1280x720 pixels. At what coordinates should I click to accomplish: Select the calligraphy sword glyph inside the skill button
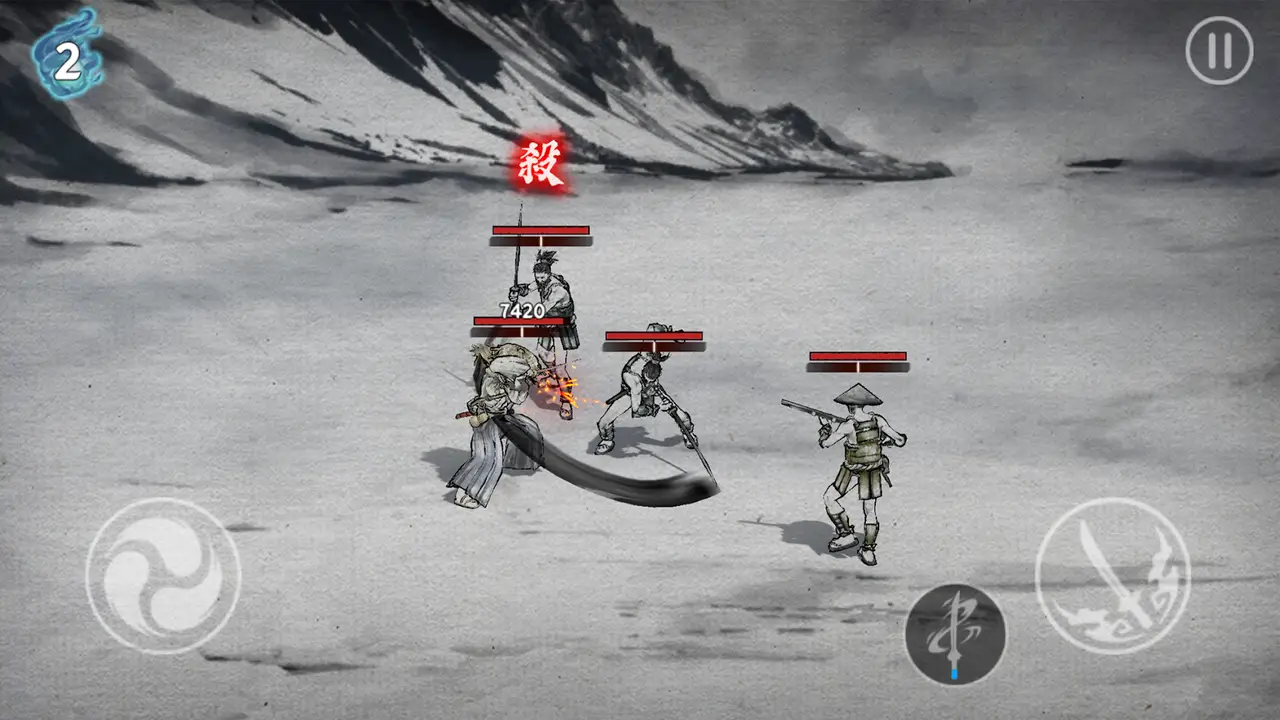956,625
